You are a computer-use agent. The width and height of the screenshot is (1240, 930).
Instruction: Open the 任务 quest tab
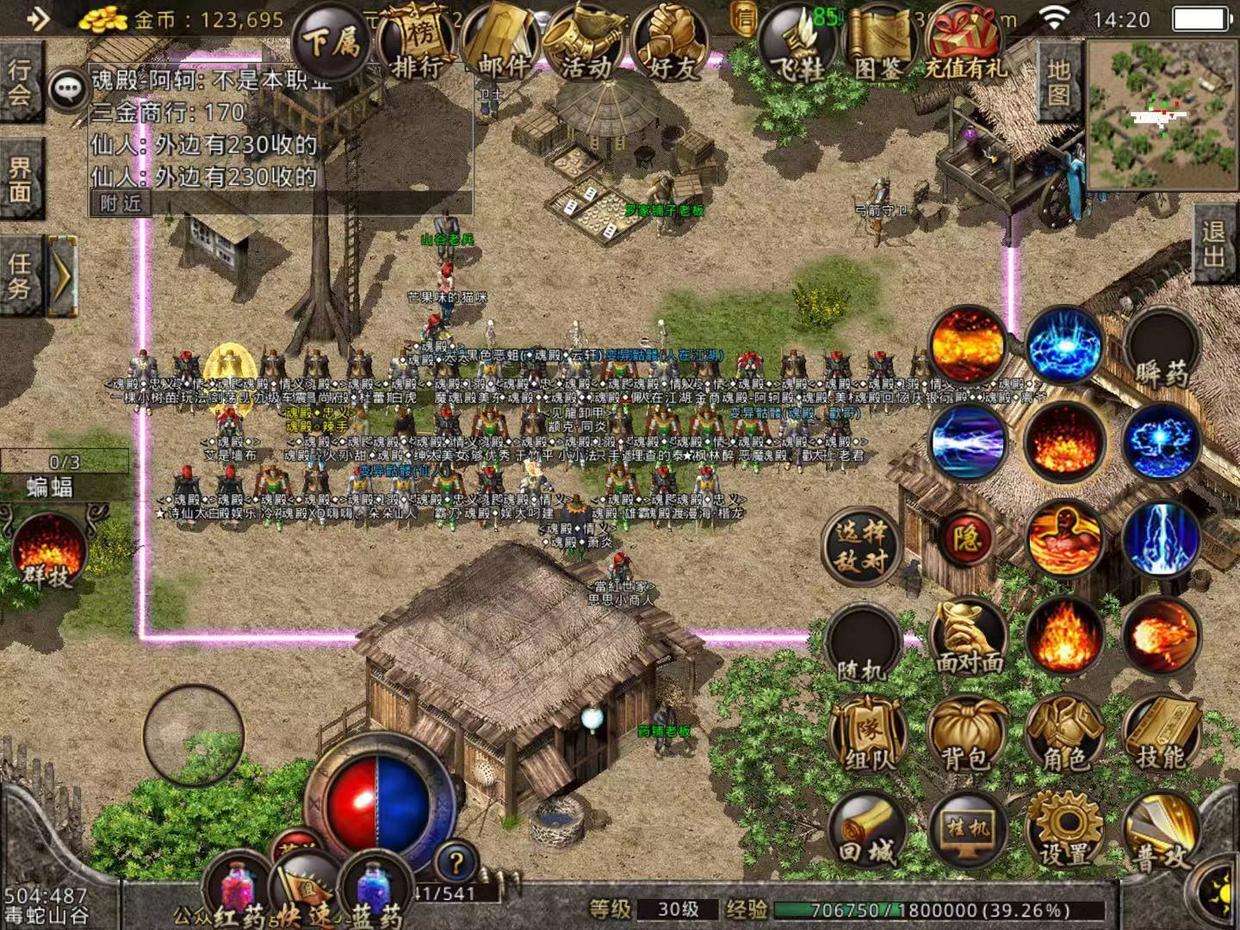coord(22,275)
